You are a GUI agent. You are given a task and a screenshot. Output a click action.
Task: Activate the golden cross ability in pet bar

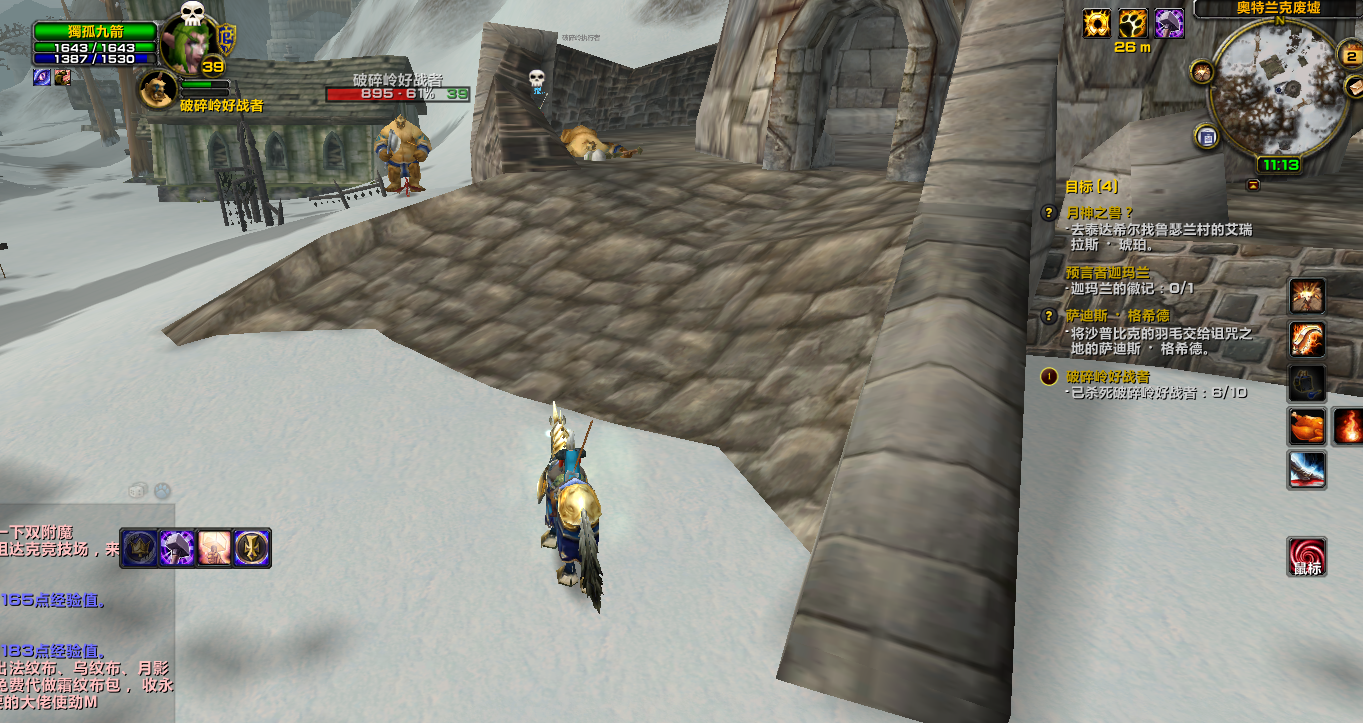click(x=250, y=548)
